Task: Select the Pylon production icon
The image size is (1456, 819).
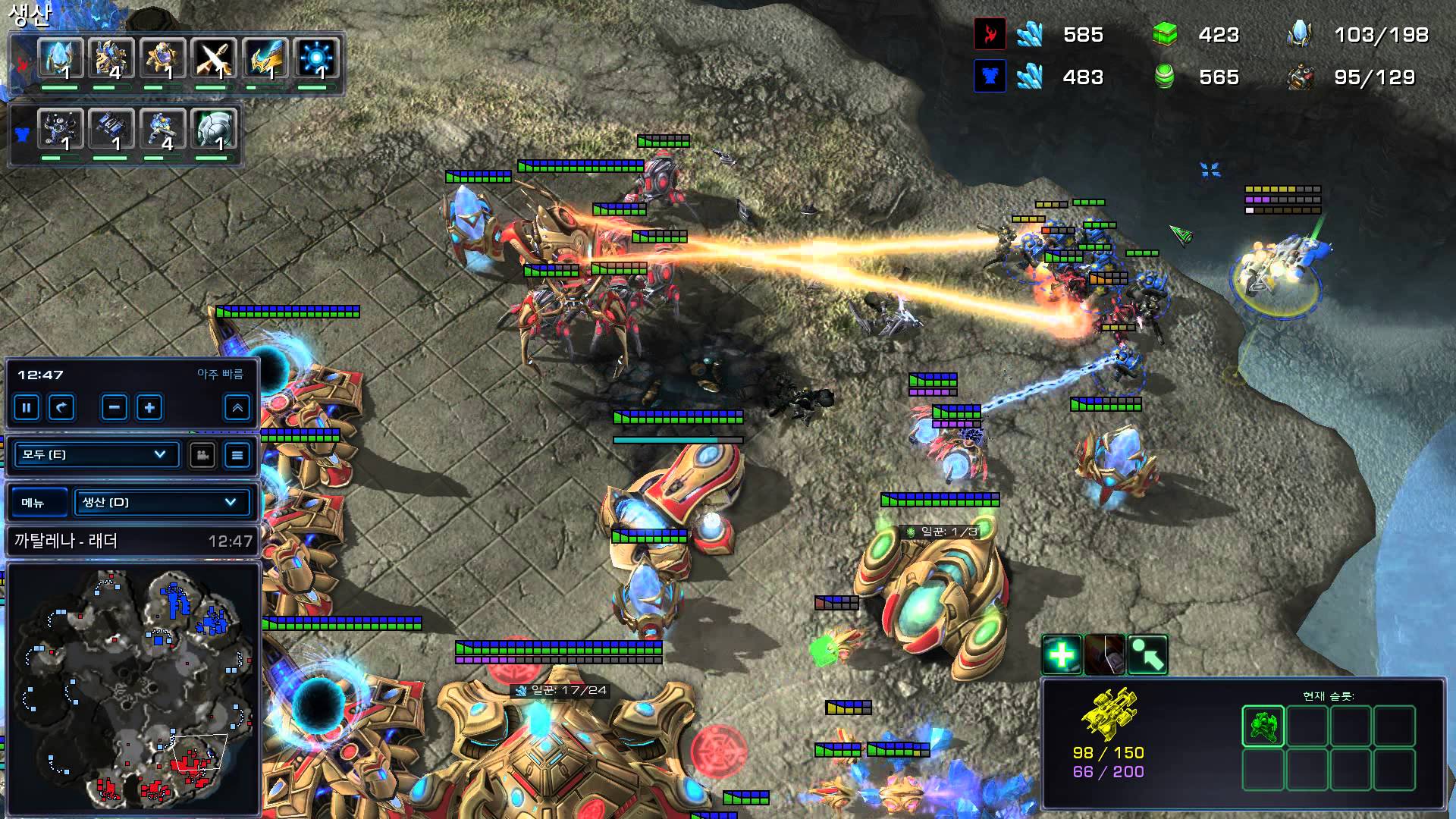Action: pos(60,59)
